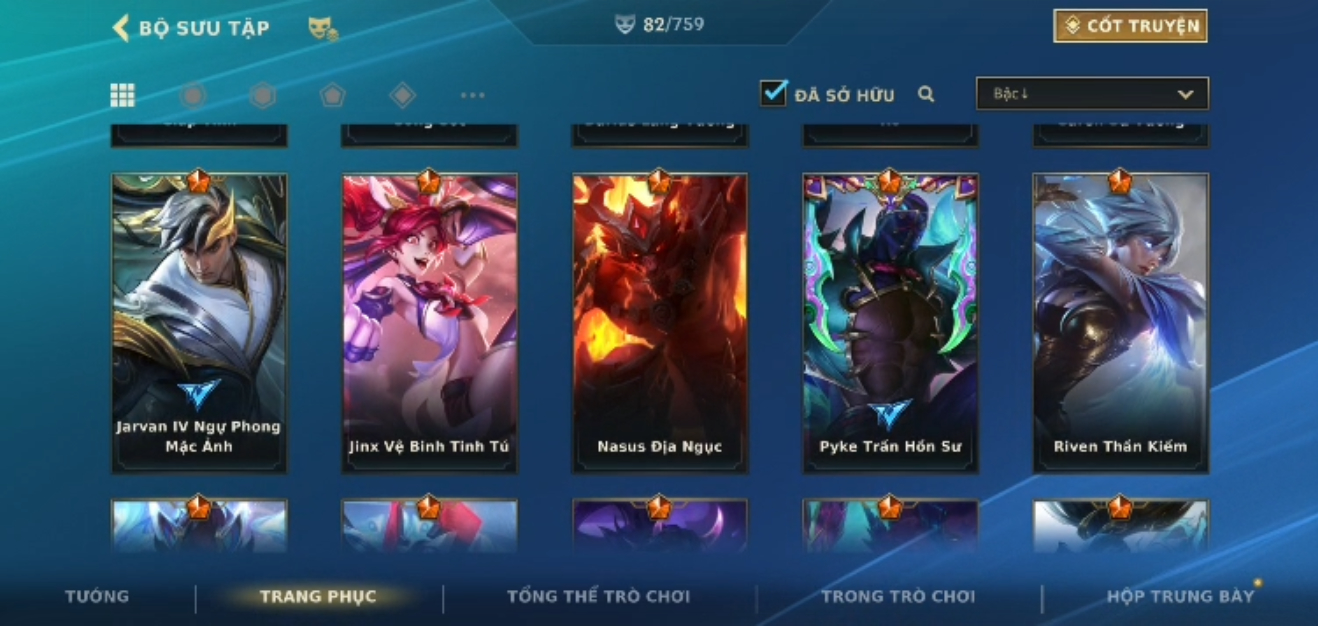Filter by the diamond rarity icon
The height and width of the screenshot is (626, 1318).
[x=402, y=95]
